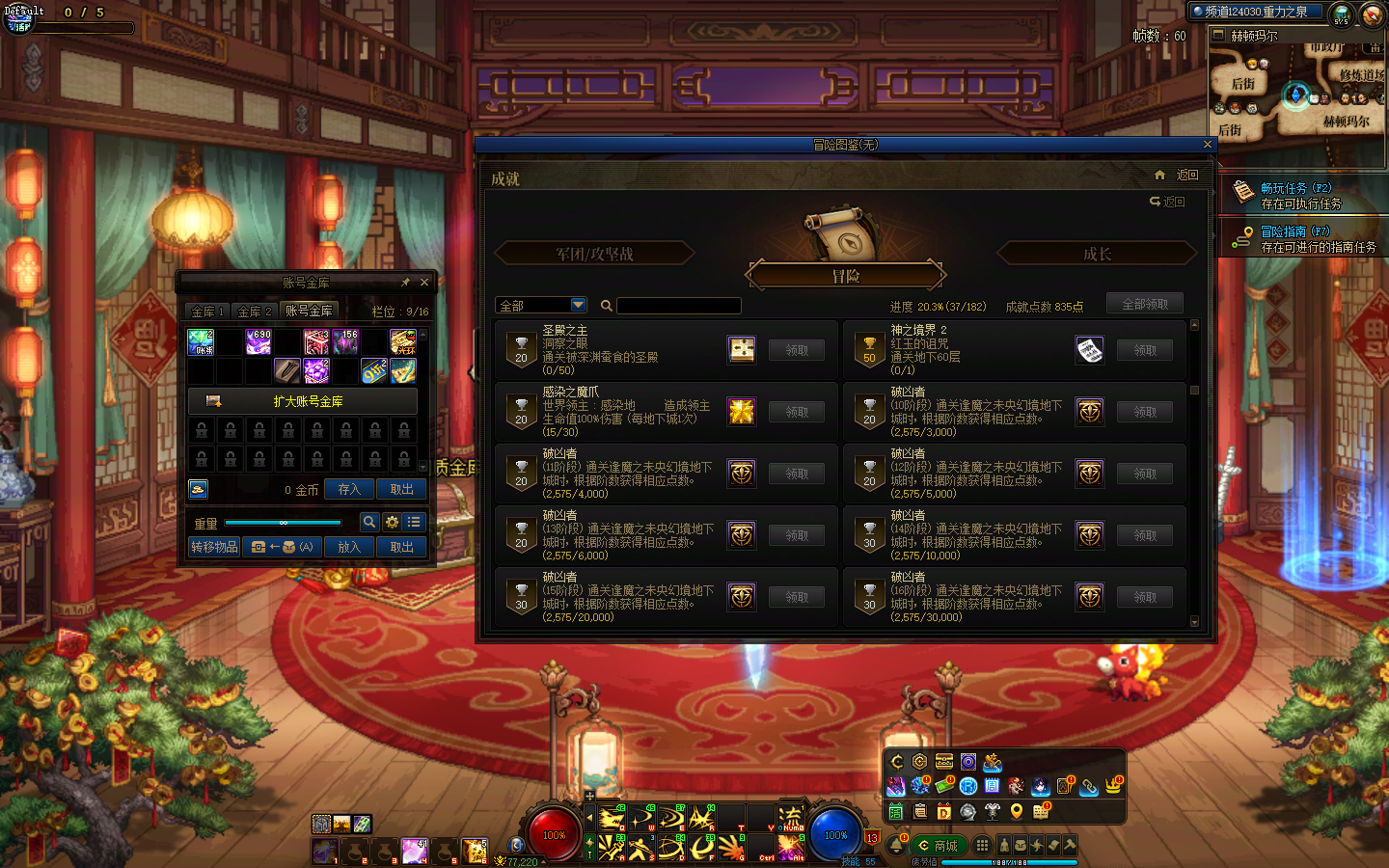The height and width of the screenshot is (868, 1389).
Task: Choose the 冒险 category tab
Action: click(845, 276)
